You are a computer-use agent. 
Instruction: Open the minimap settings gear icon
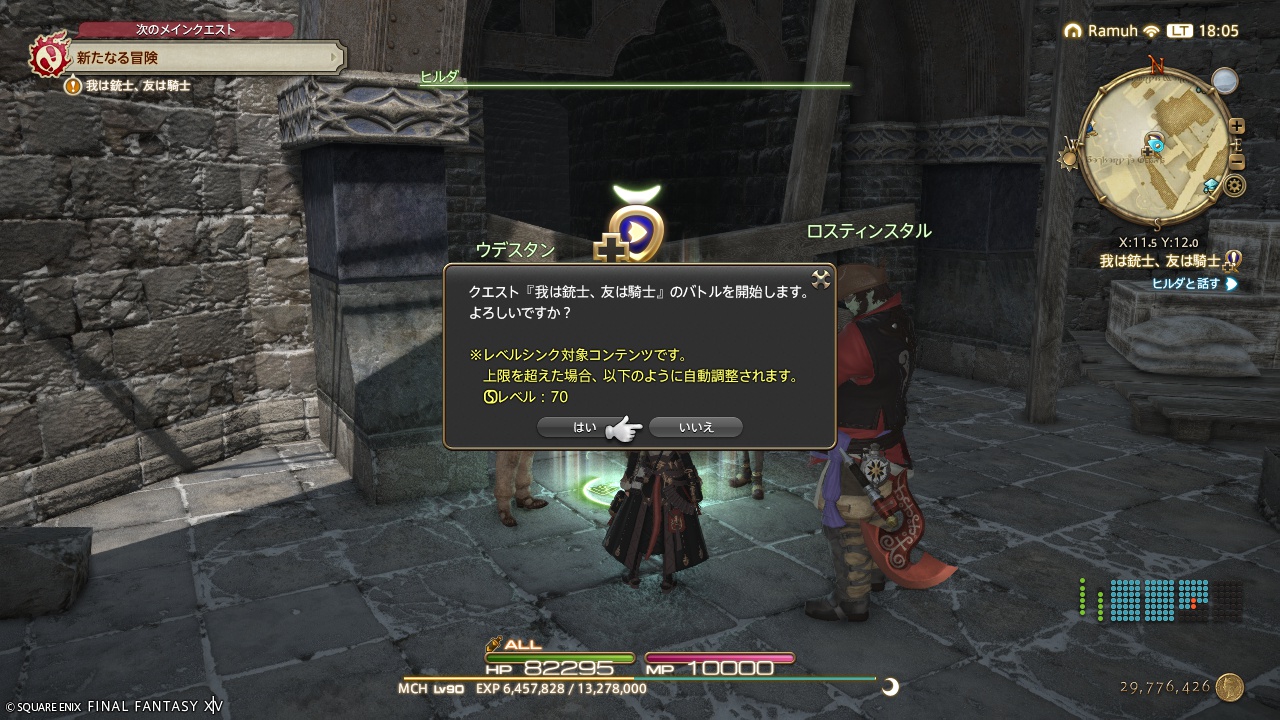click(x=1234, y=186)
